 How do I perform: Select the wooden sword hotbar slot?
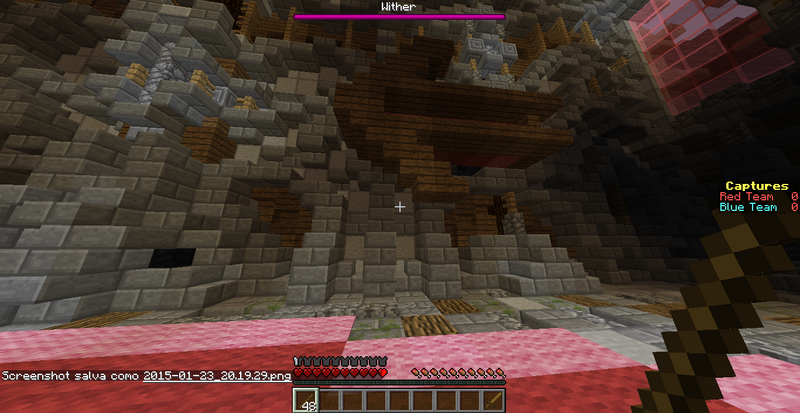click(x=493, y=400)
